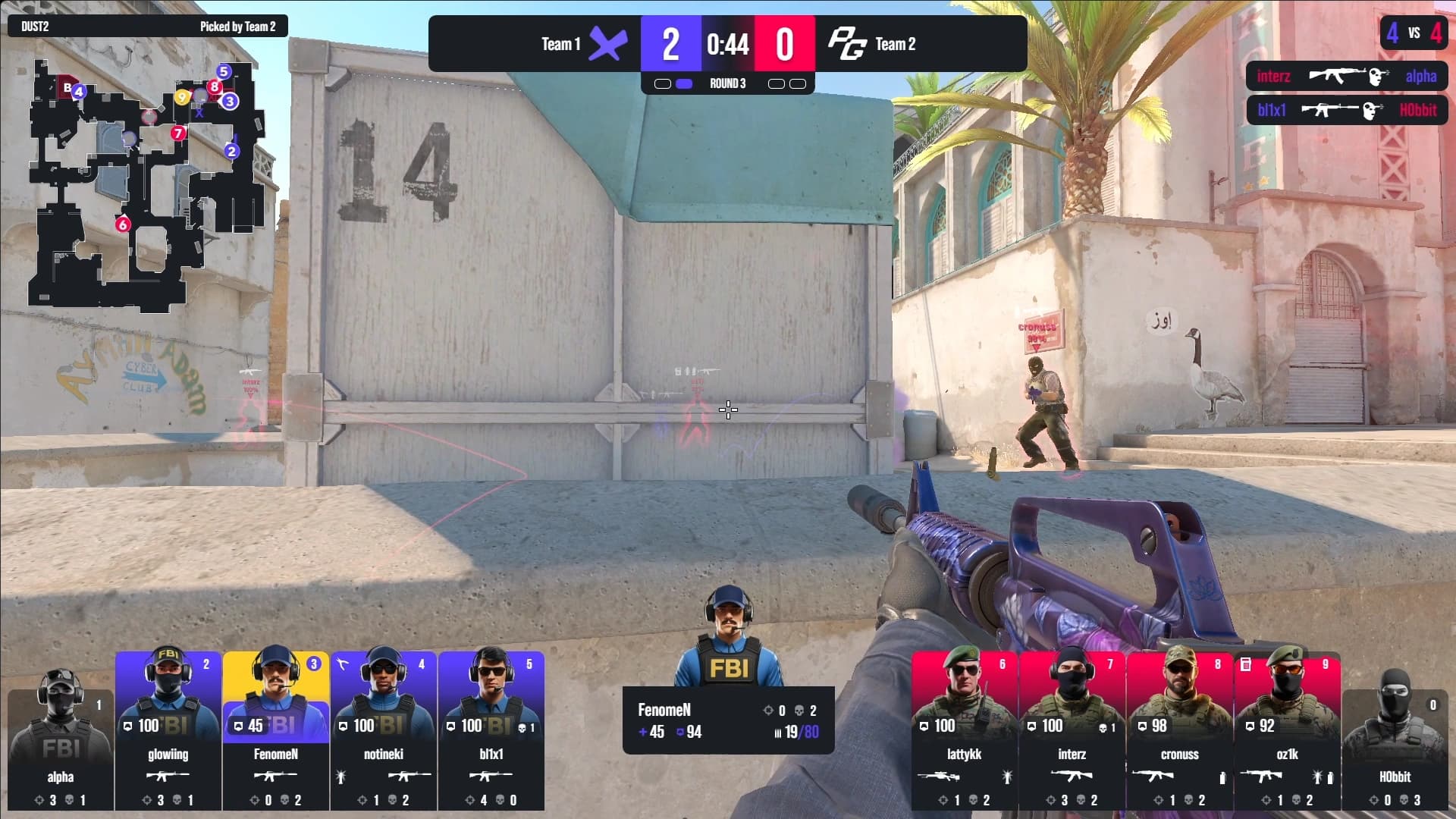This screenshot has width=1456, height=819.
Task: Click the Team 1 logo in scoreboard
Action: pyautogui.click(x=608, y=44)
